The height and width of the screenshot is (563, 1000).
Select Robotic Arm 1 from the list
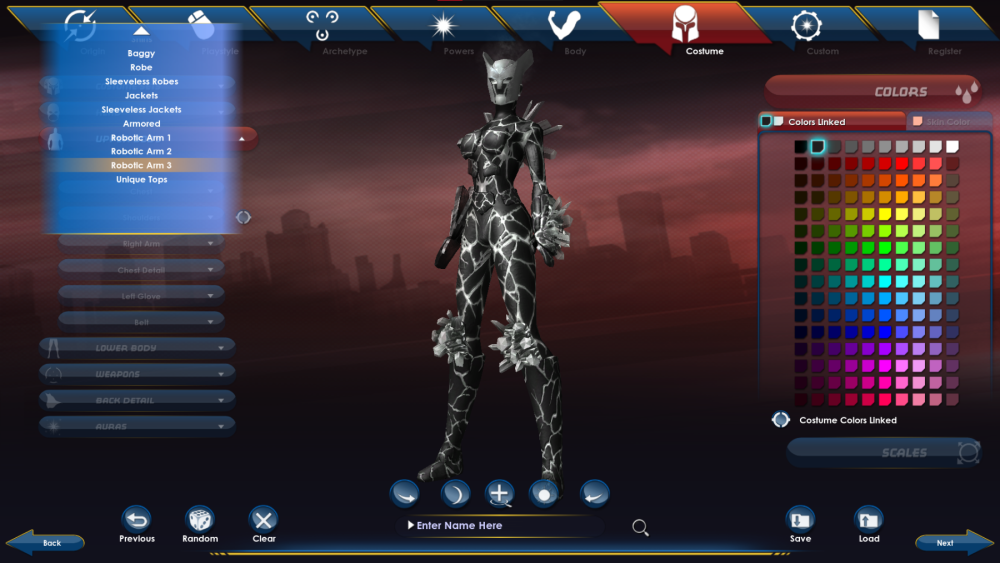tap(141, 137)
